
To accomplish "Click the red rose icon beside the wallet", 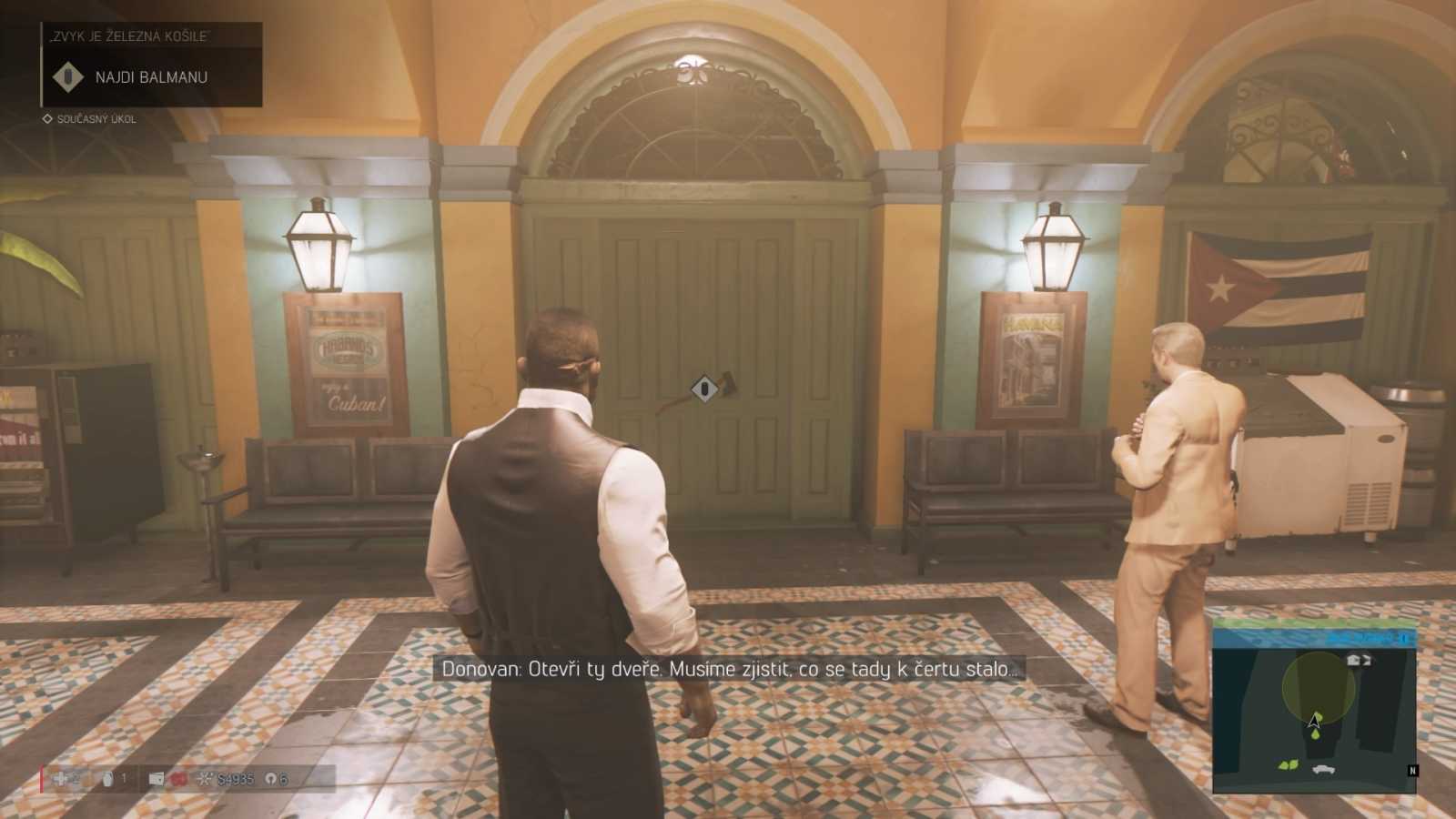I will 177,780.
